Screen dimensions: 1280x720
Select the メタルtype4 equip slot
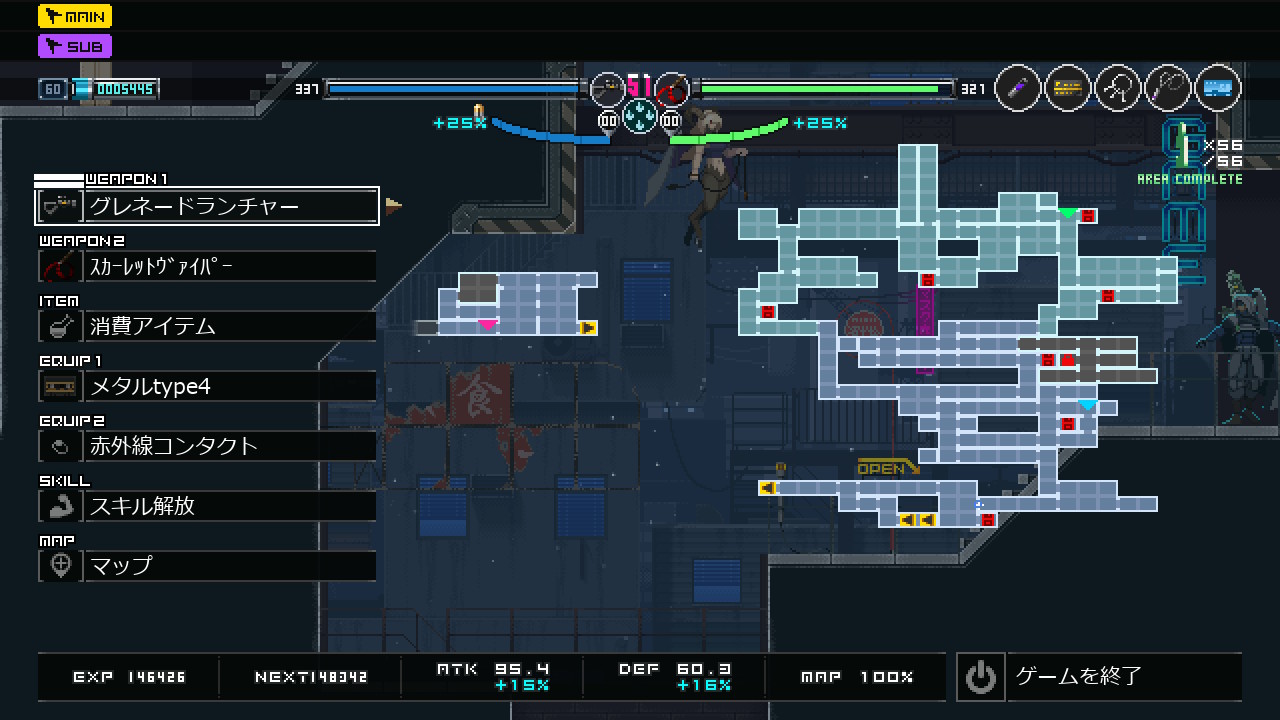point(207,386)
